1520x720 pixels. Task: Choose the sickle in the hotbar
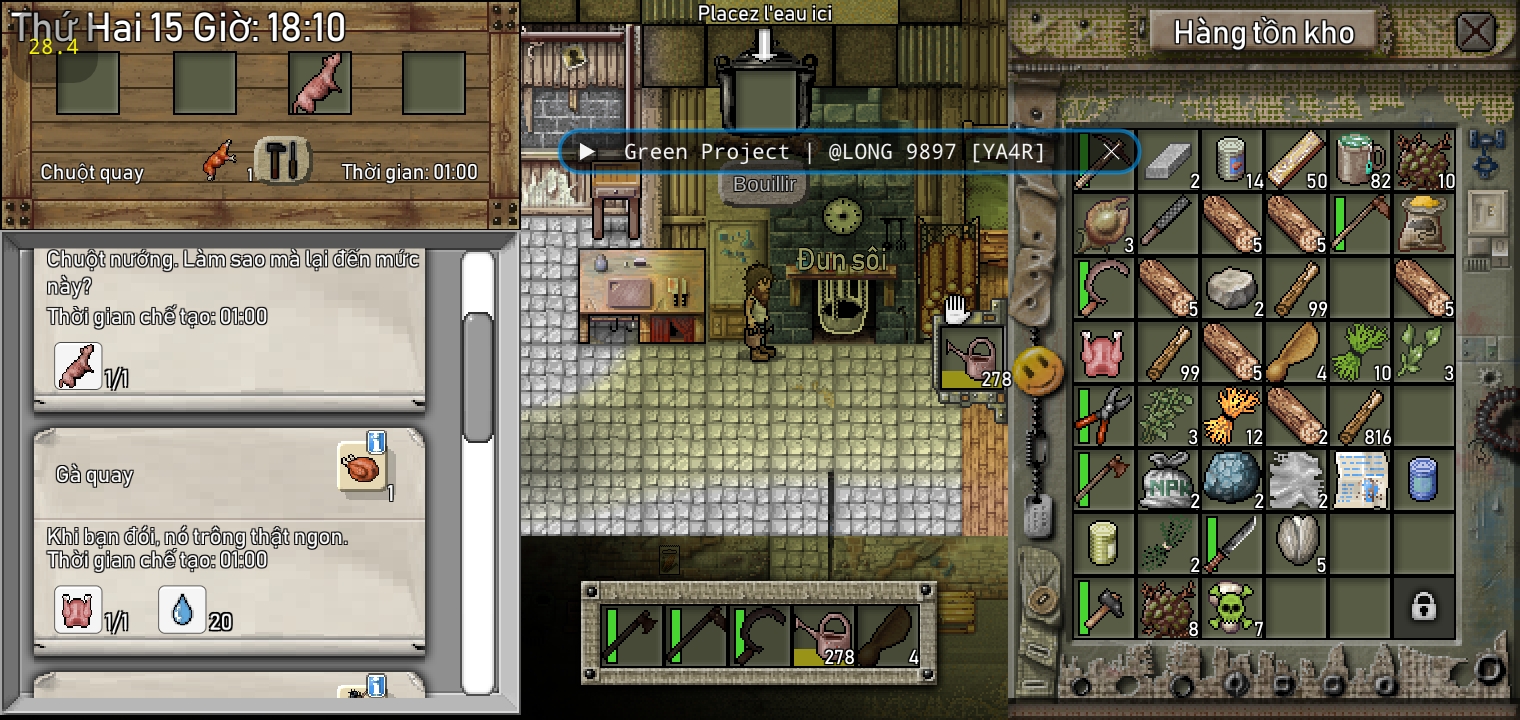[x=759, y=637]
